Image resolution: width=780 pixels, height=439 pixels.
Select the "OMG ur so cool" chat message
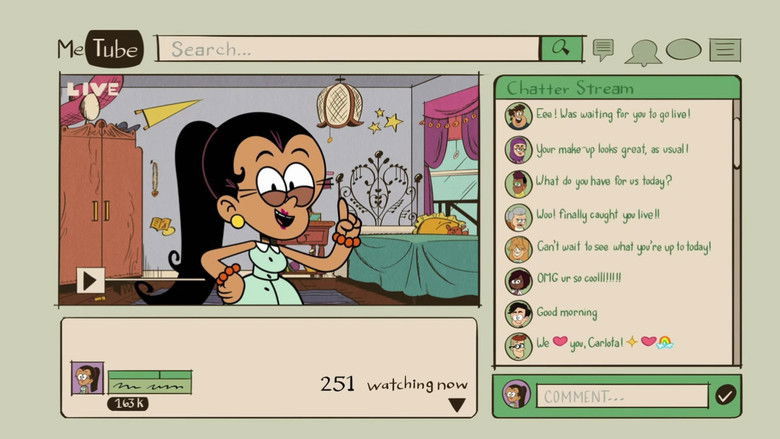[579, 279]
